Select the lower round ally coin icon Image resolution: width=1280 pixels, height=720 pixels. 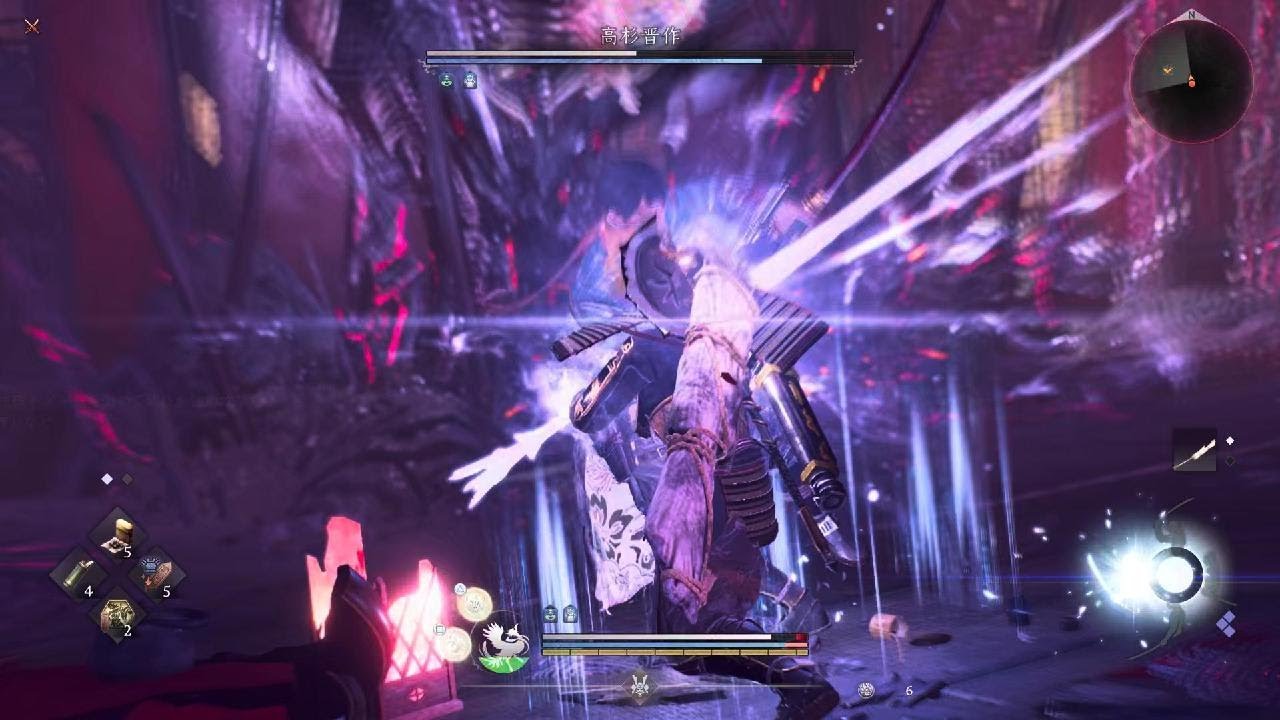coord(455,642)
